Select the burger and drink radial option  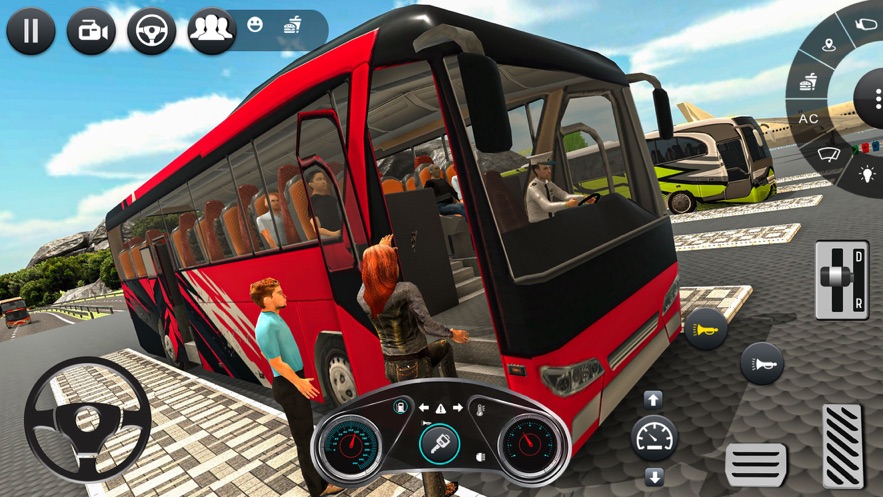coord(809,82)
